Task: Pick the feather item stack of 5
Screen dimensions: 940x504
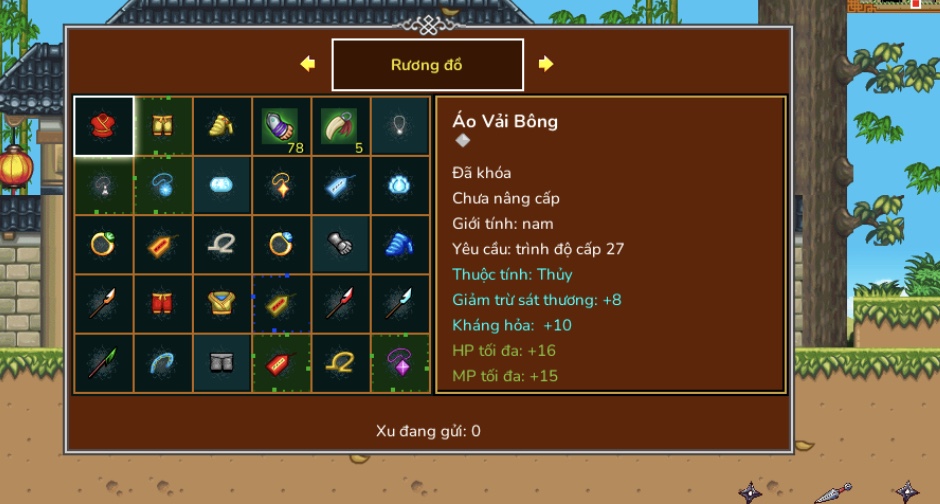Action: coord(340,126)
